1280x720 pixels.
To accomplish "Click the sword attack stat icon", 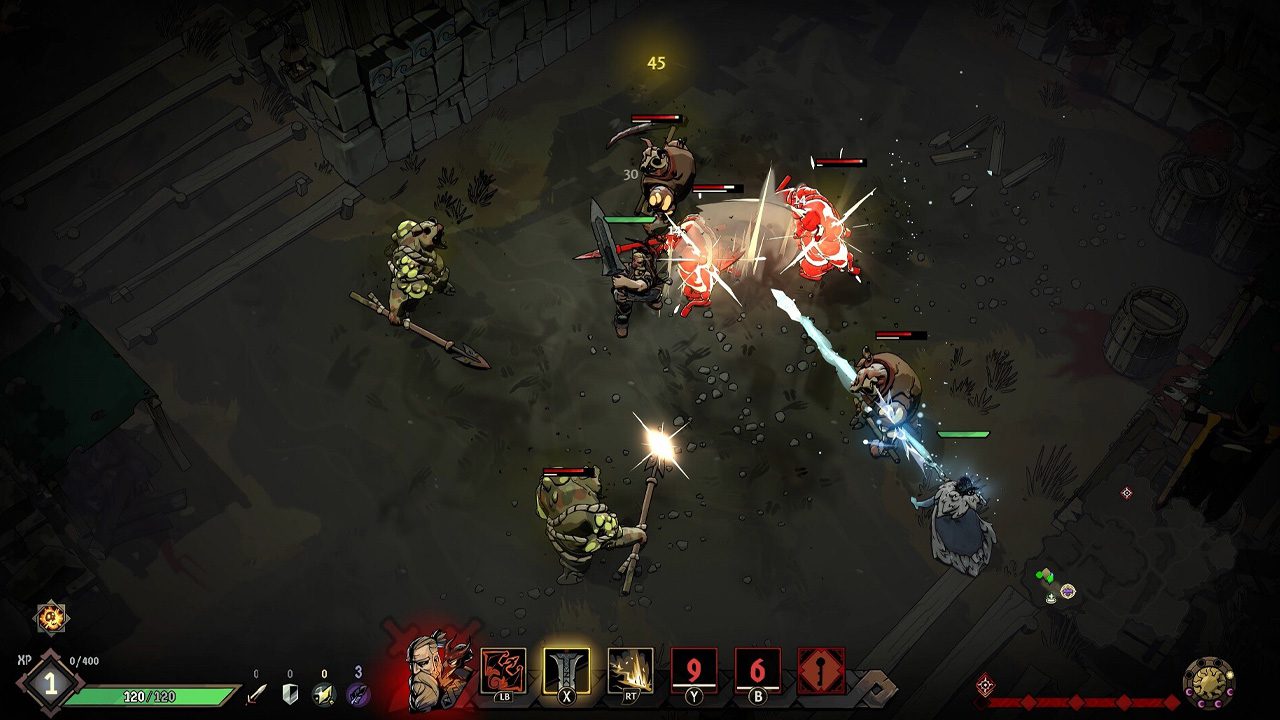I will [257, 693].
